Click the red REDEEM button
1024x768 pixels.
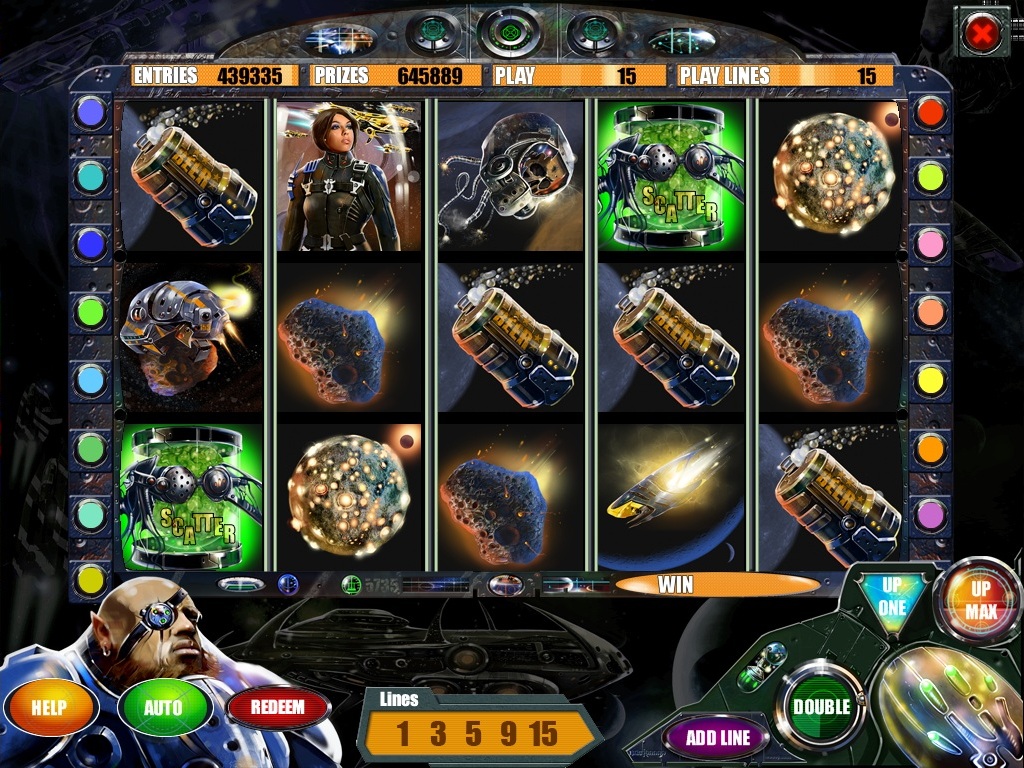tap(278, 708)
